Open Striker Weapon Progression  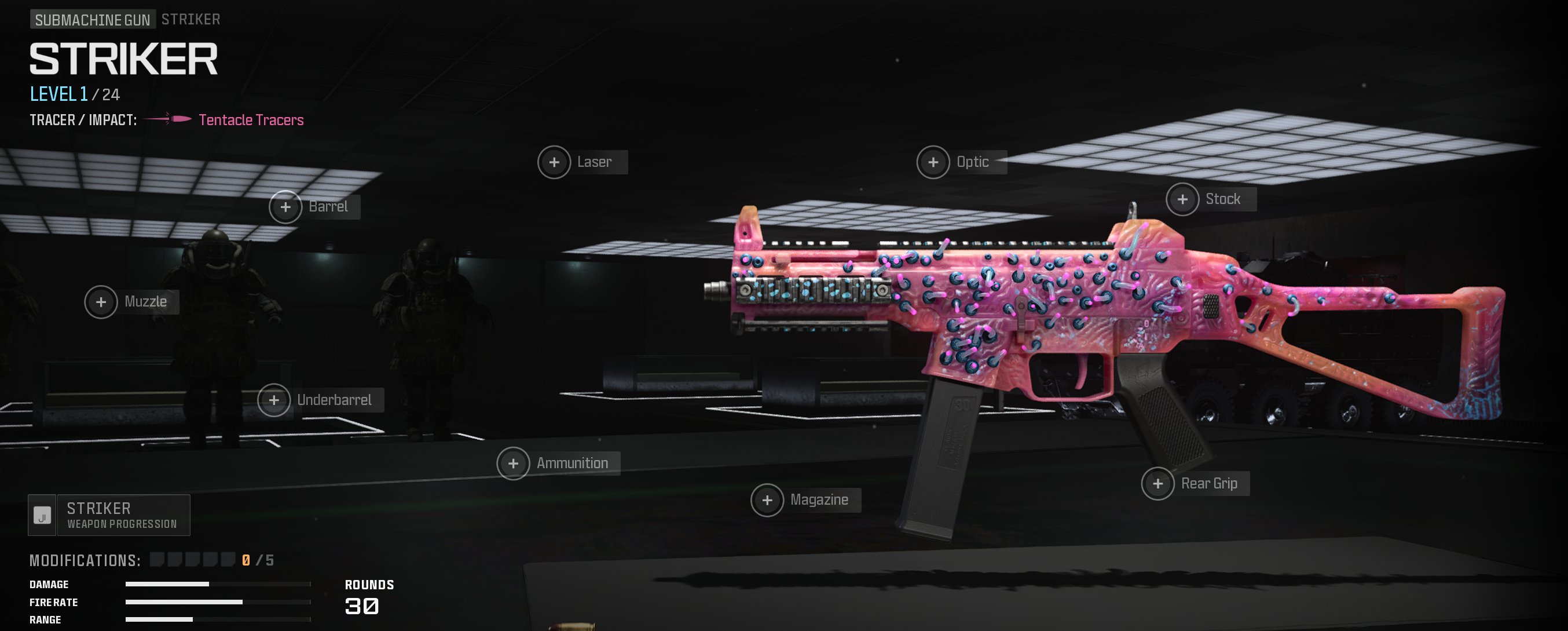(x=109, y=515)
